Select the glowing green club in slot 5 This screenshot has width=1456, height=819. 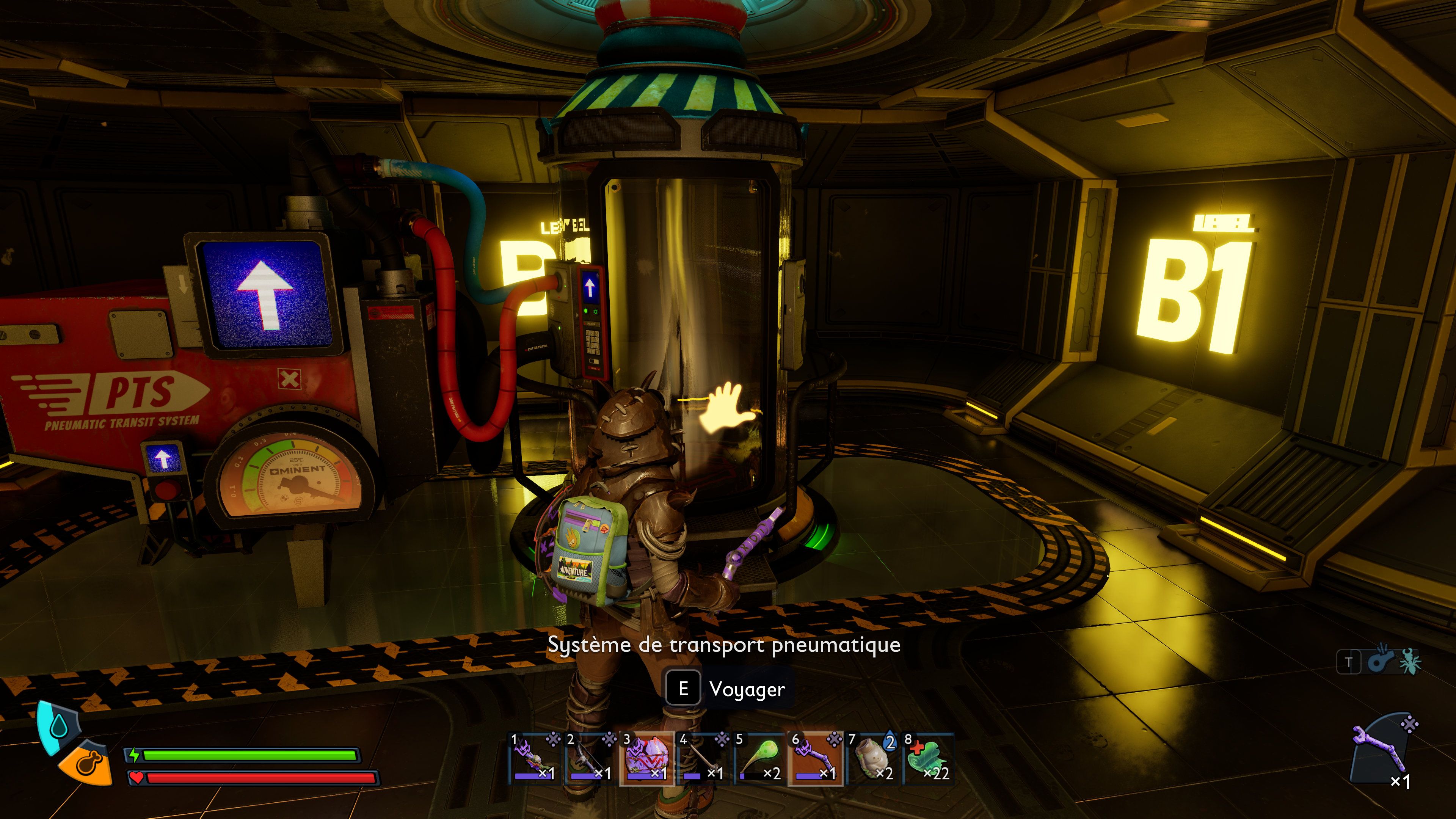tap(759, 758)
